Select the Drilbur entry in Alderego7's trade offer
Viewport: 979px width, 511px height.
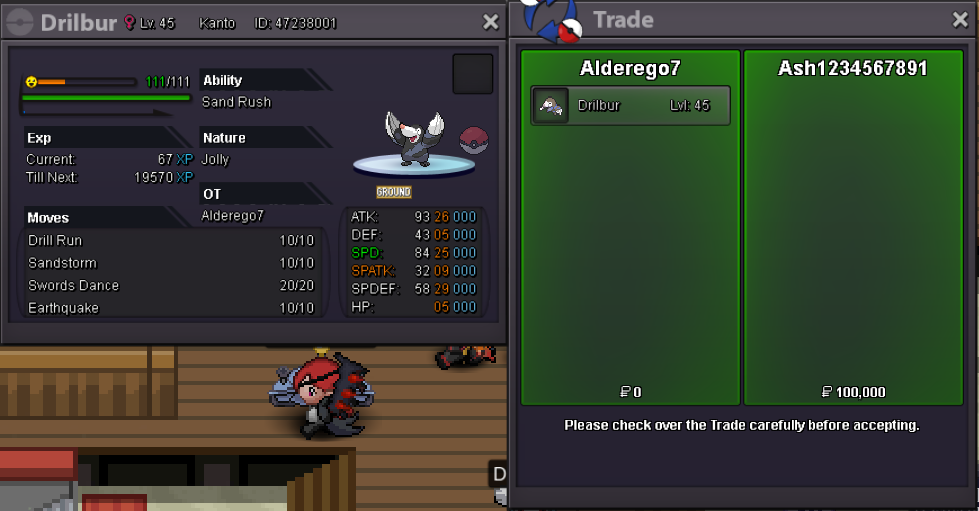pos(630,105)
